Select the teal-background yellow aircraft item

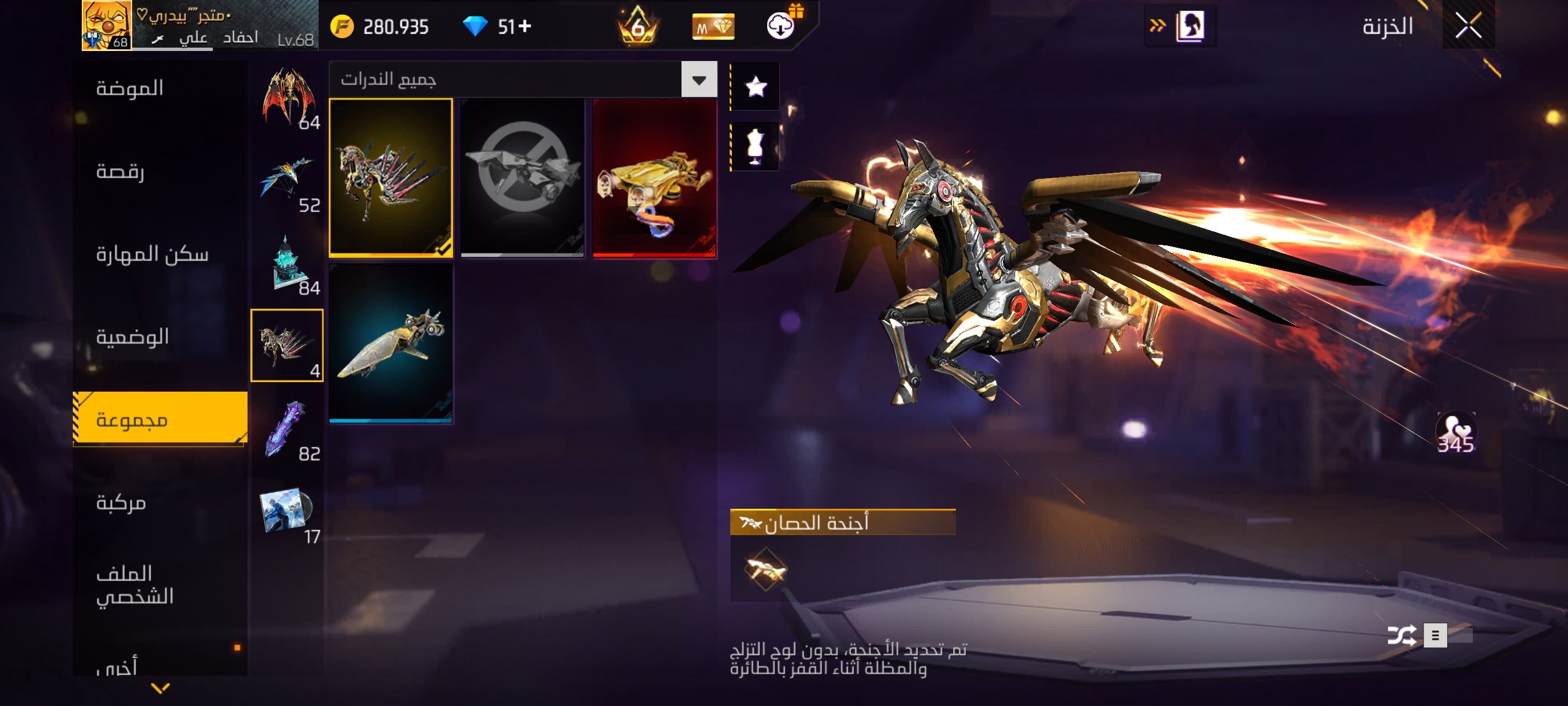(391, 343)
